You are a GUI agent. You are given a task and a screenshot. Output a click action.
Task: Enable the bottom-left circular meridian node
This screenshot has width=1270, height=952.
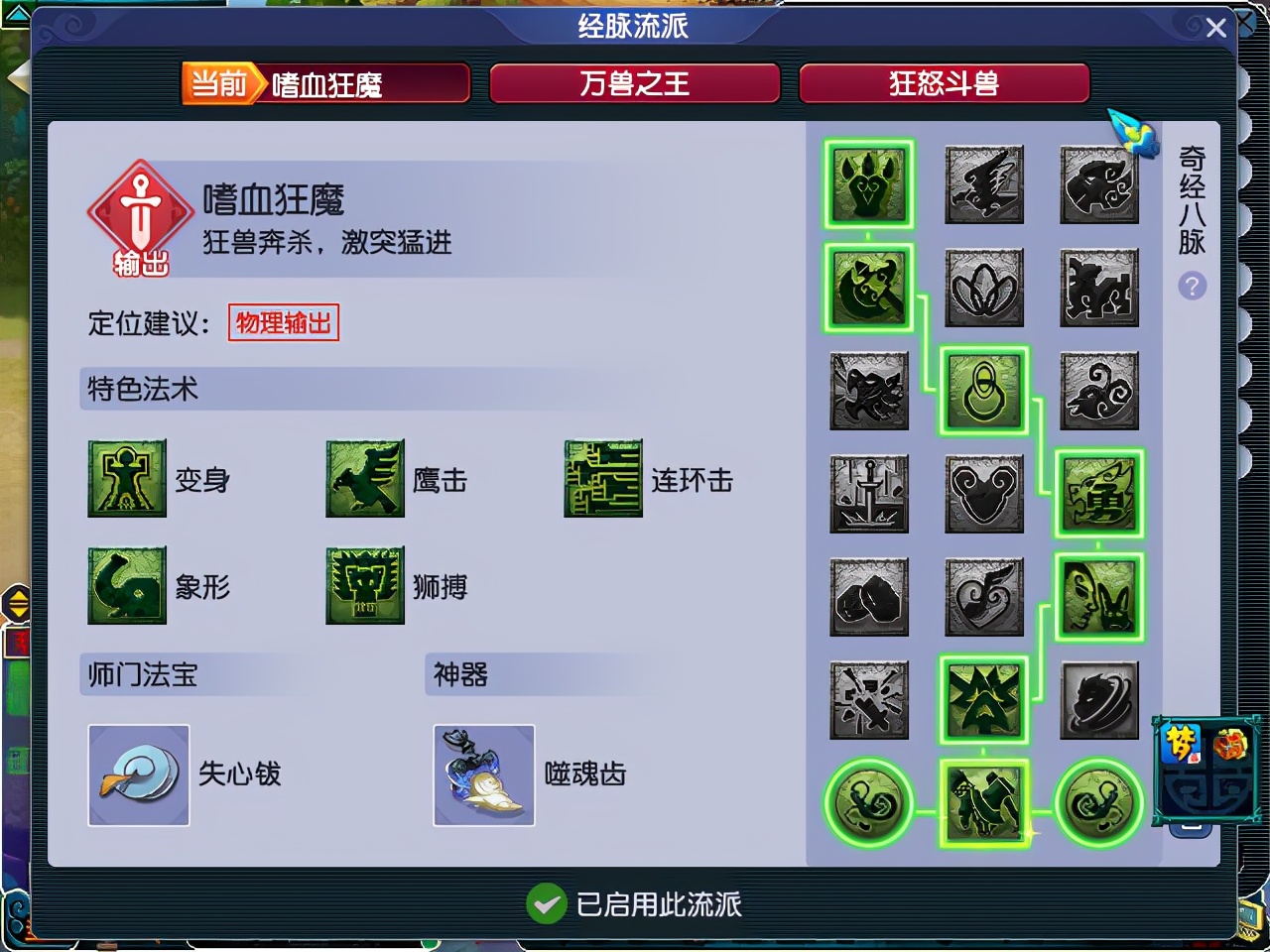coord(868,804)
